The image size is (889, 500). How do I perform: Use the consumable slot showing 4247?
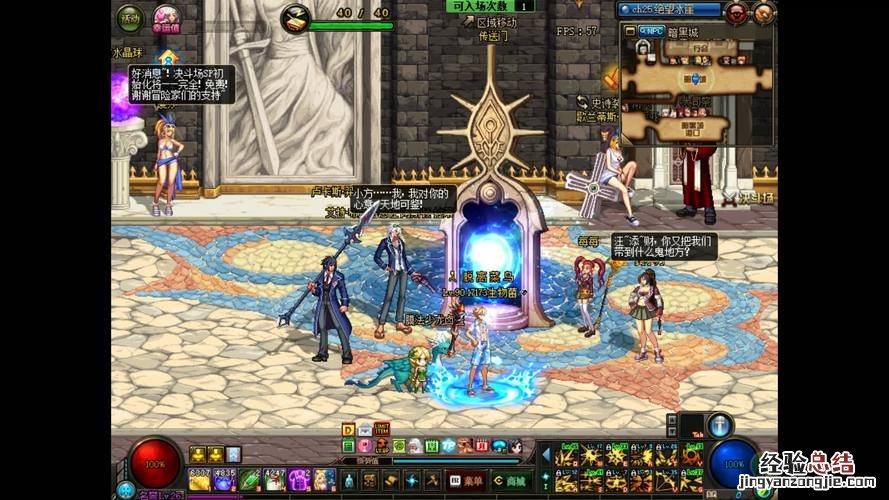click(275, 479)
